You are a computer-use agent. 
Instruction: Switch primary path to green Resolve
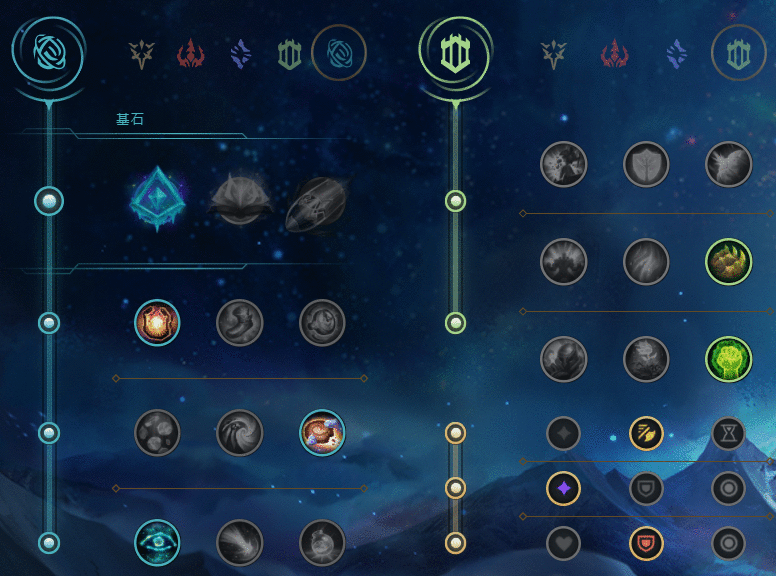tap(290, 53)
